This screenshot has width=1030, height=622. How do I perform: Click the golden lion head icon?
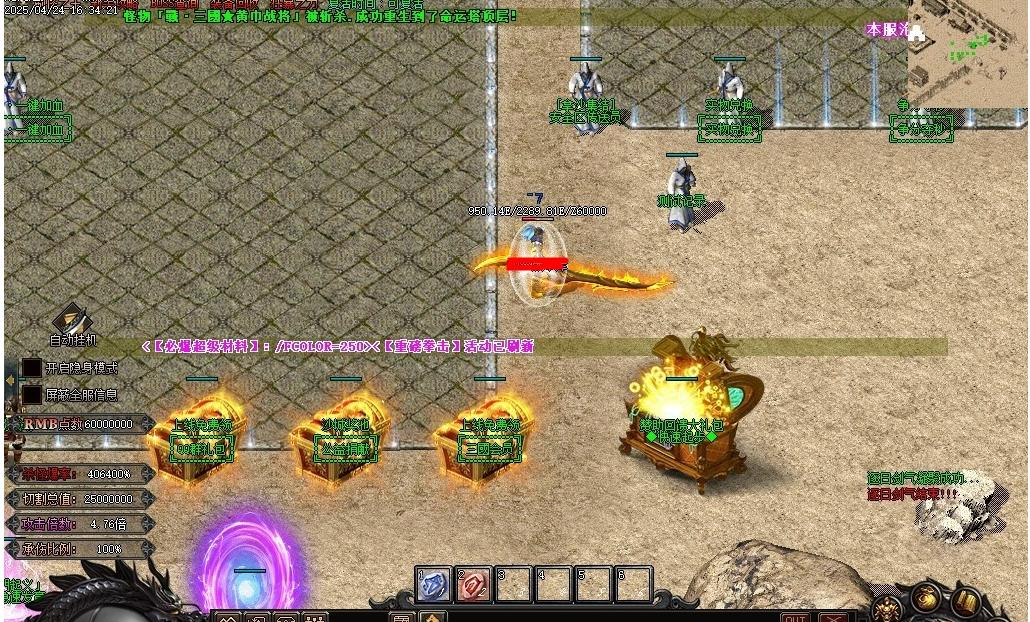[x=887, y=608]
